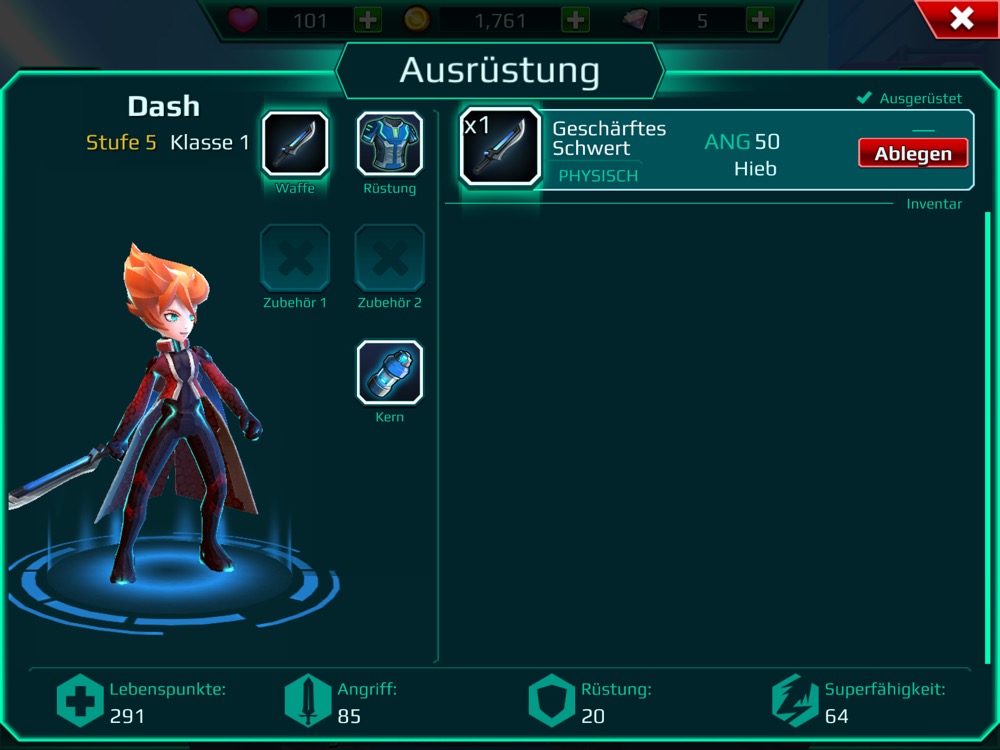Image resolution: width=1000 pixels, height=750 pixels.
Task: Unequip sword with the Ablegen button
Action: [913, 154]
